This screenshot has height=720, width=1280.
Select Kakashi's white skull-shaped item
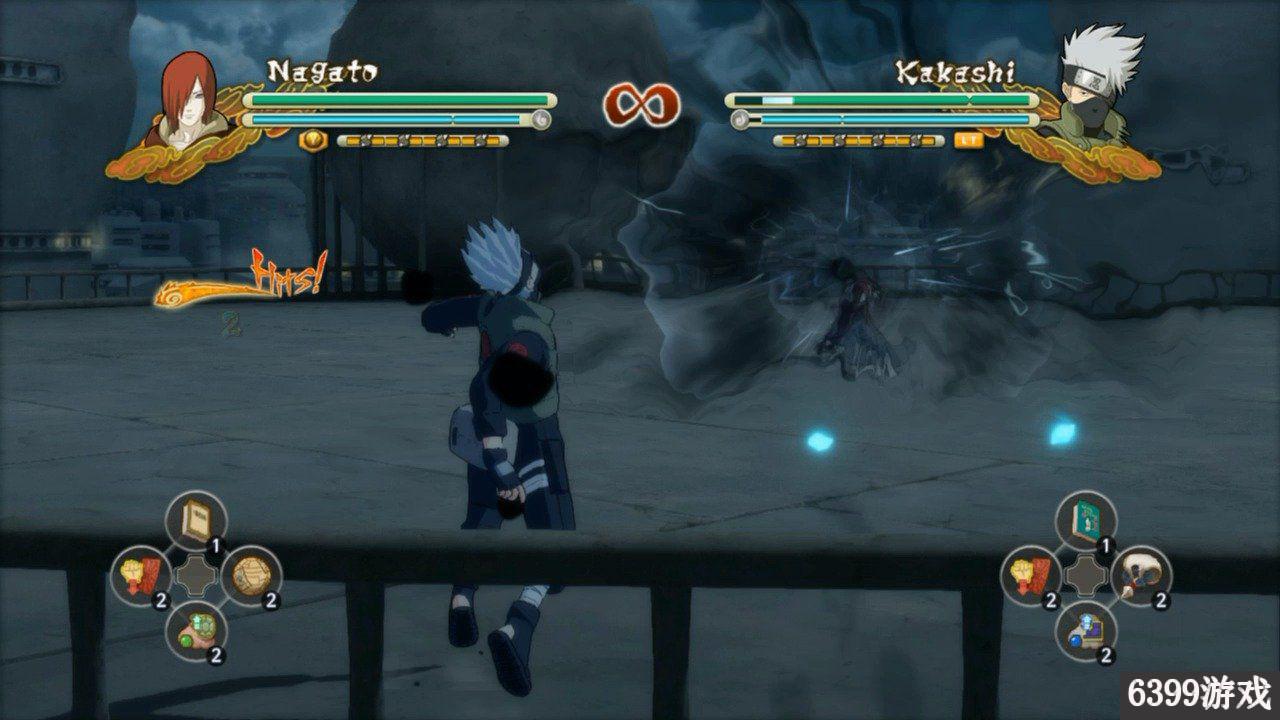point(1141,575)
